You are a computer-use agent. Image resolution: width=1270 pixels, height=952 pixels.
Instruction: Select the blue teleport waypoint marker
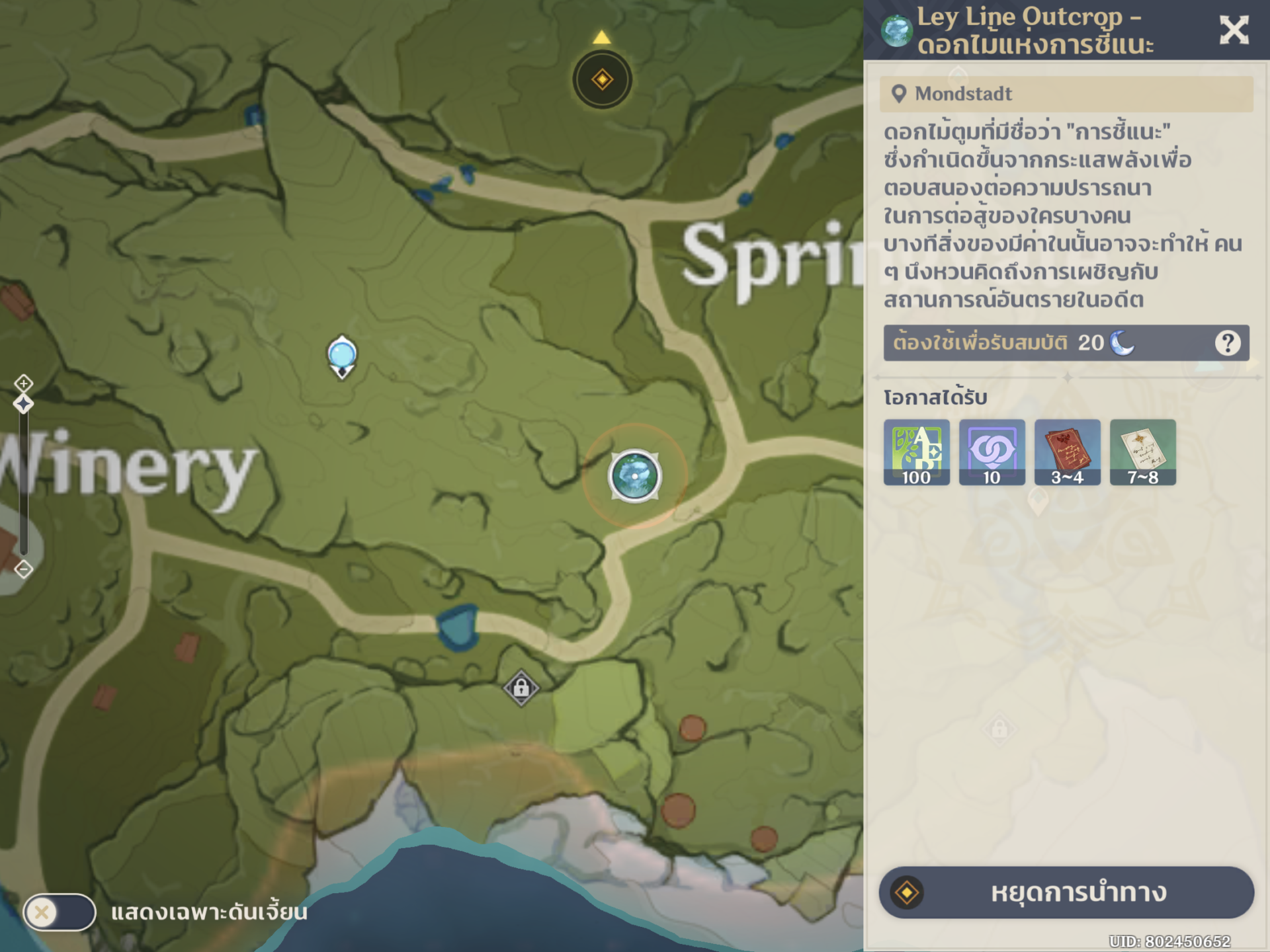click(342, 356)
